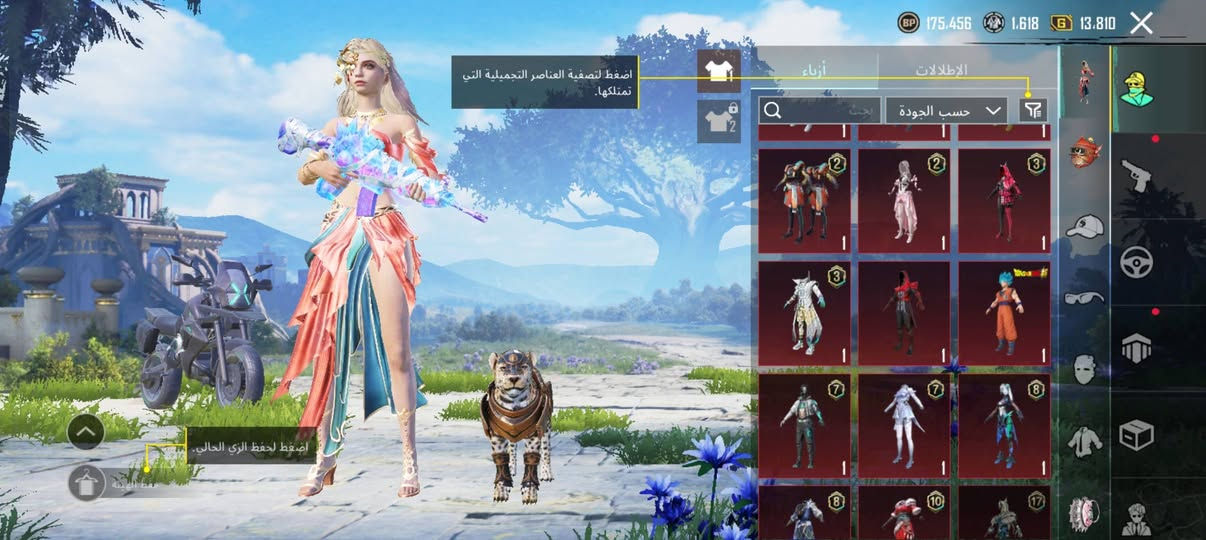This screenshot has width=1206, height=540.
Task: Open the hat category
Action: click(1085, 226)
